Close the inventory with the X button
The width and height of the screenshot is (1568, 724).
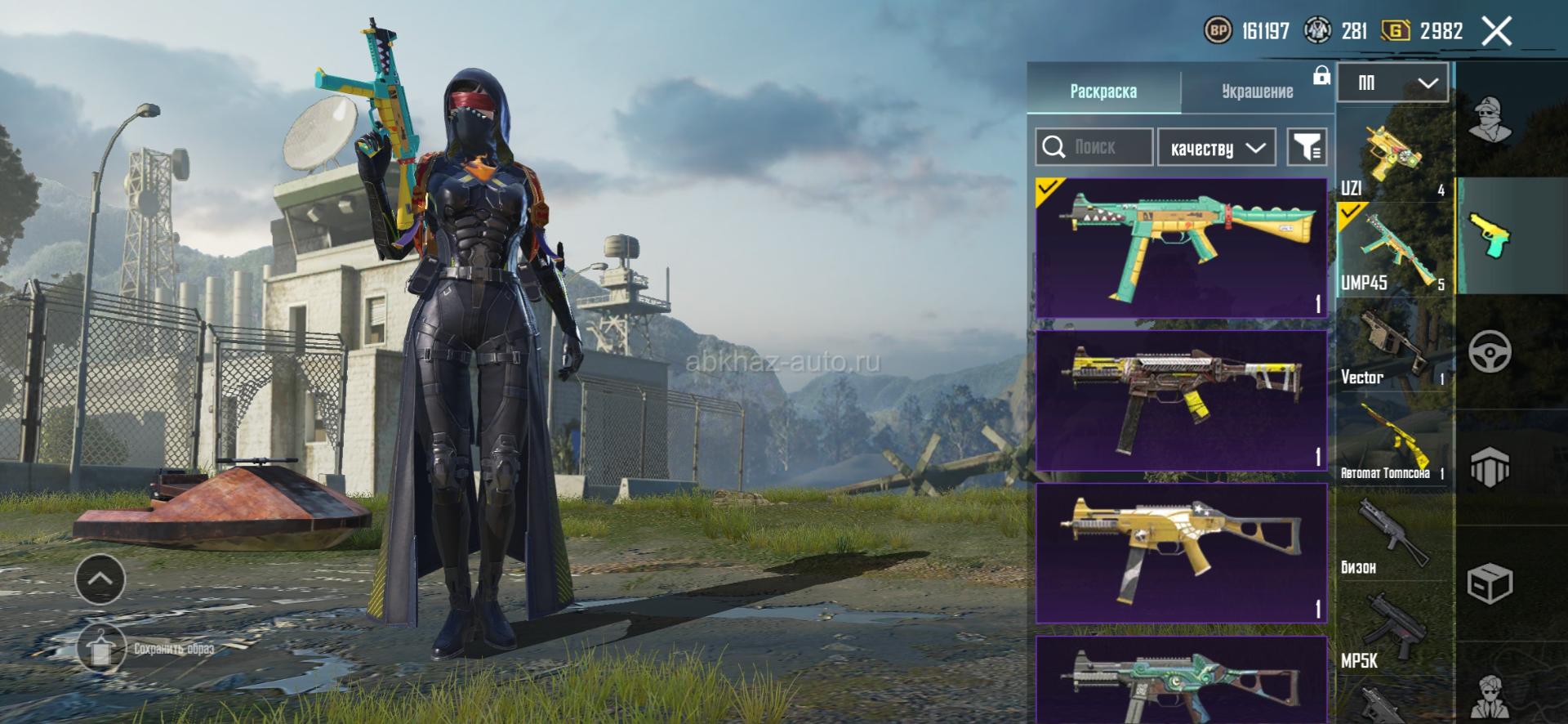(1496, 32)
